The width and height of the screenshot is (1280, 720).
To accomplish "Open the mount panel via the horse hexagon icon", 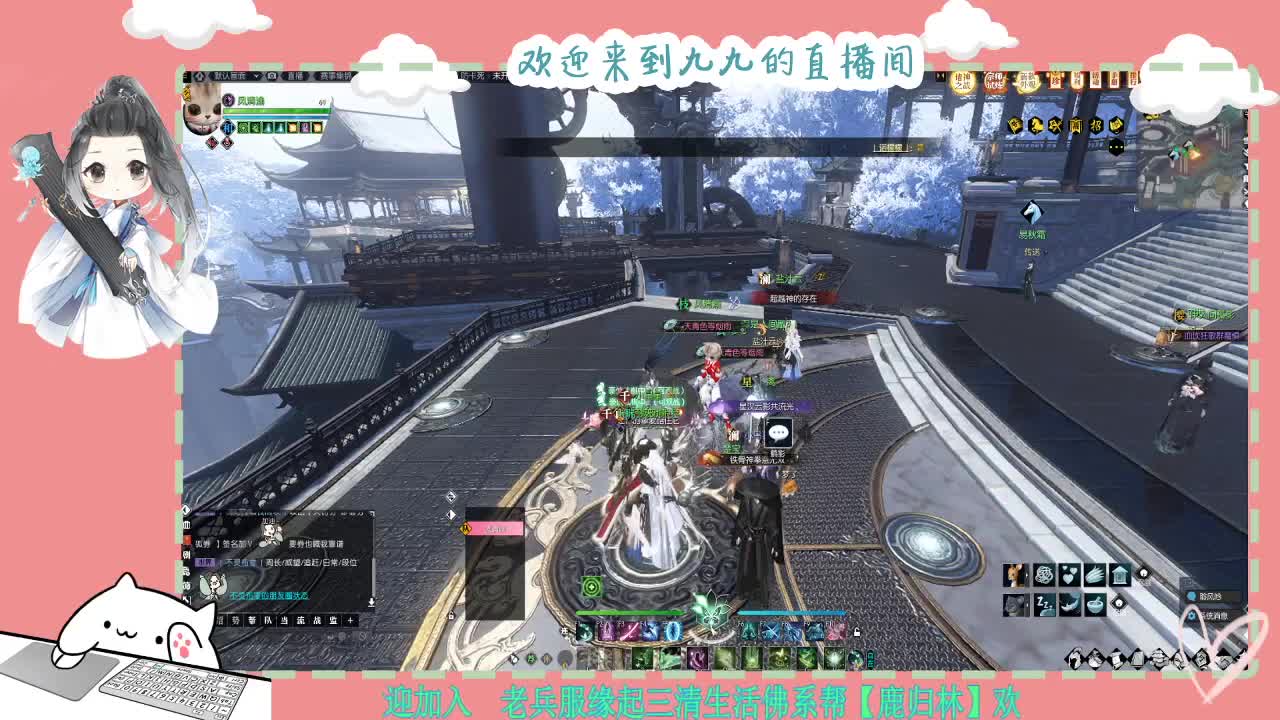I will point(1037,125).
